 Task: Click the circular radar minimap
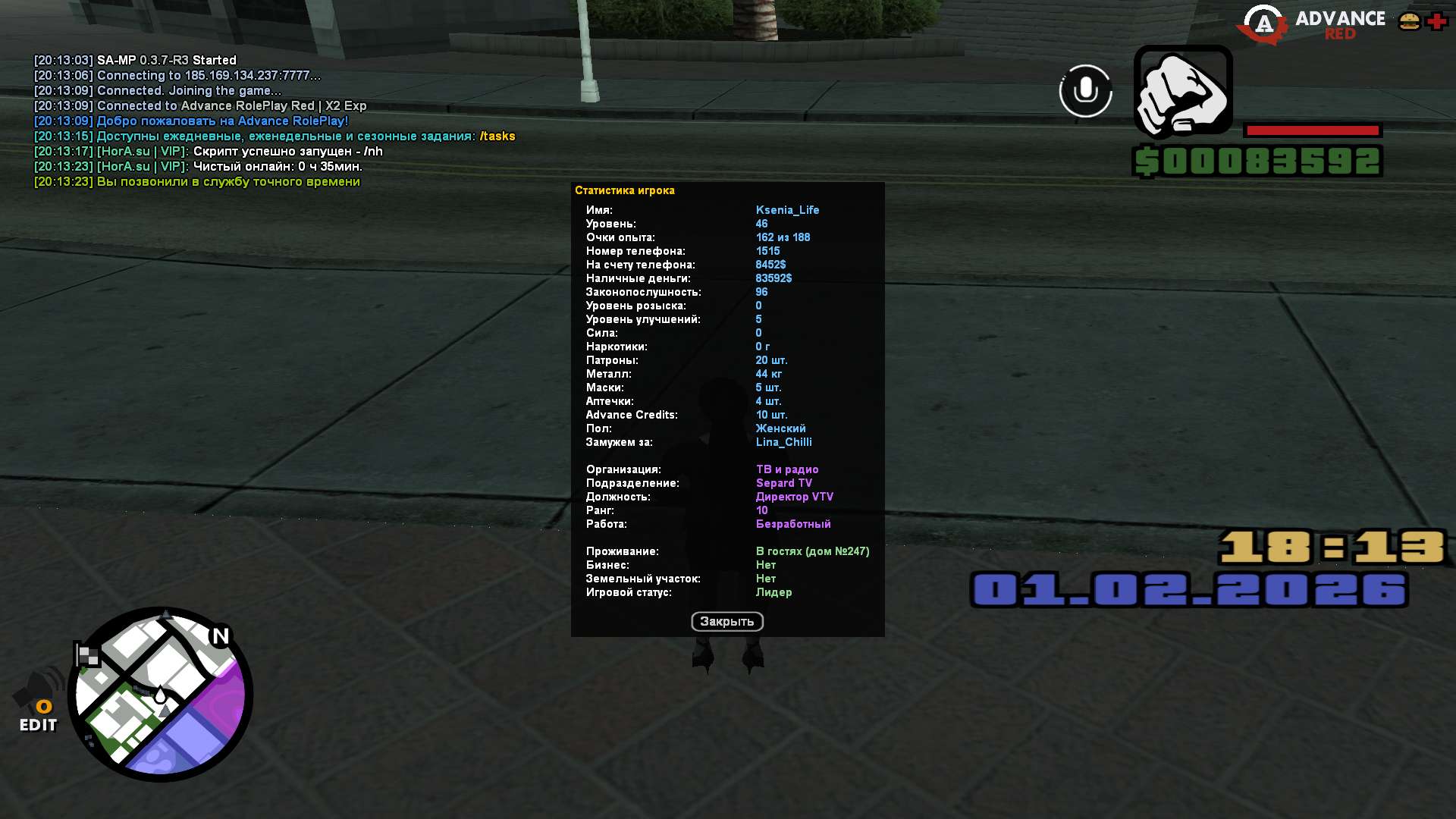[x=161, y=694]
